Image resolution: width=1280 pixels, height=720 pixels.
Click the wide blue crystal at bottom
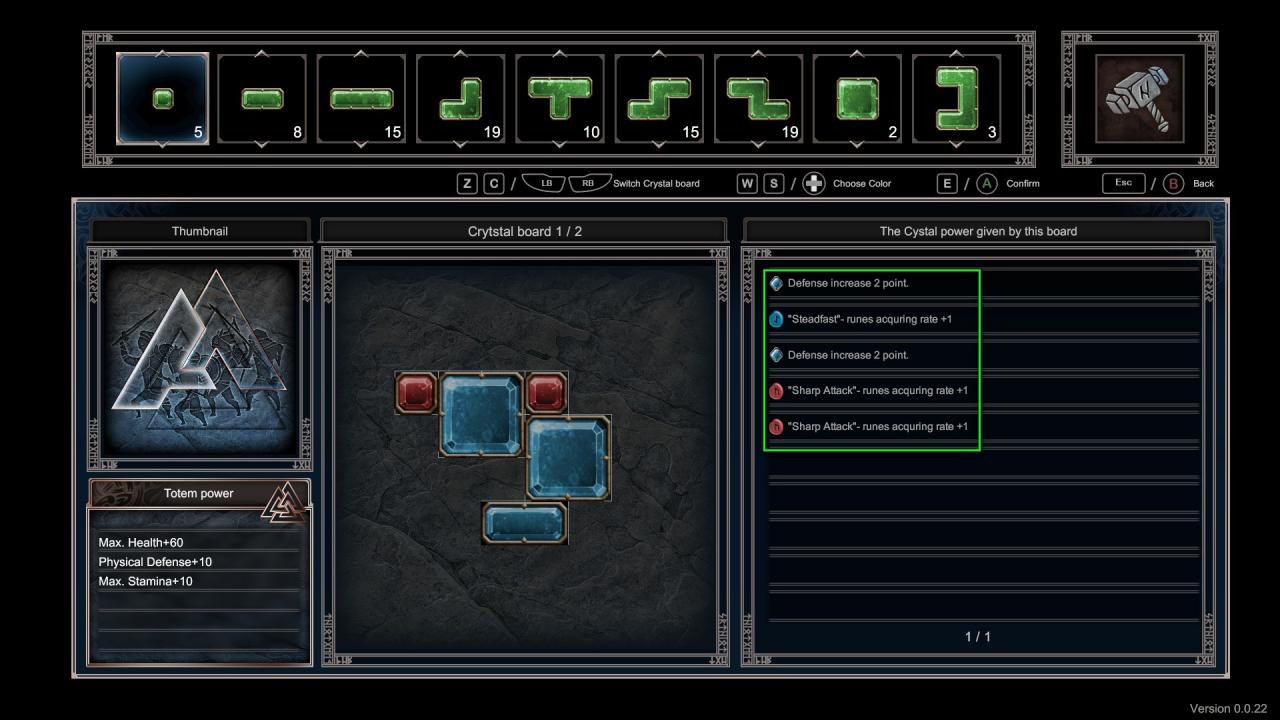524,523
